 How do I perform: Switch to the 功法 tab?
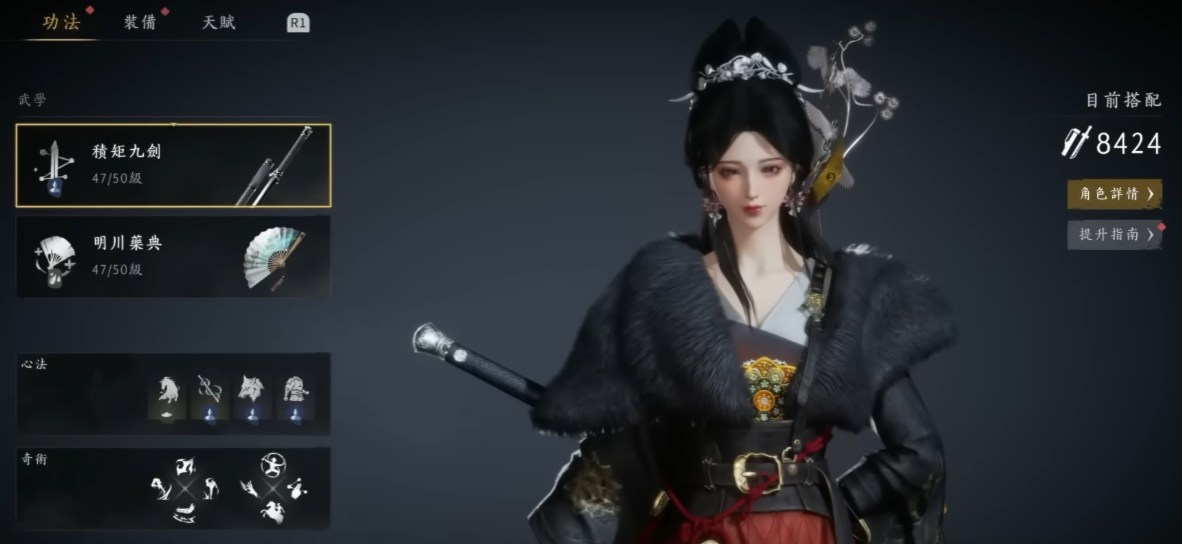(x=61, y=22)
